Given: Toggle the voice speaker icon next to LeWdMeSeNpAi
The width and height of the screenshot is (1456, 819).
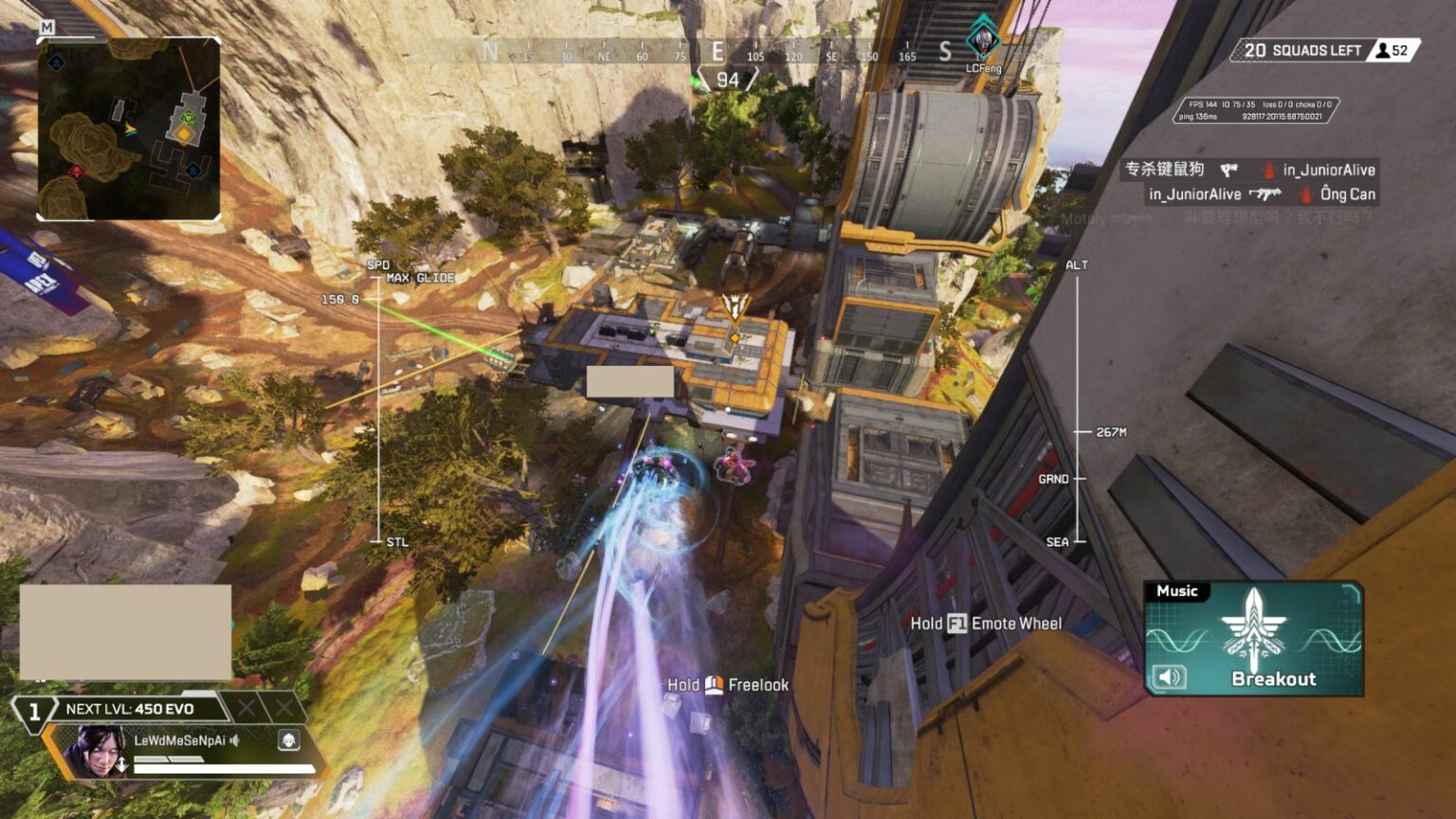Looking at the screenshot, I should tap(233, 741).
